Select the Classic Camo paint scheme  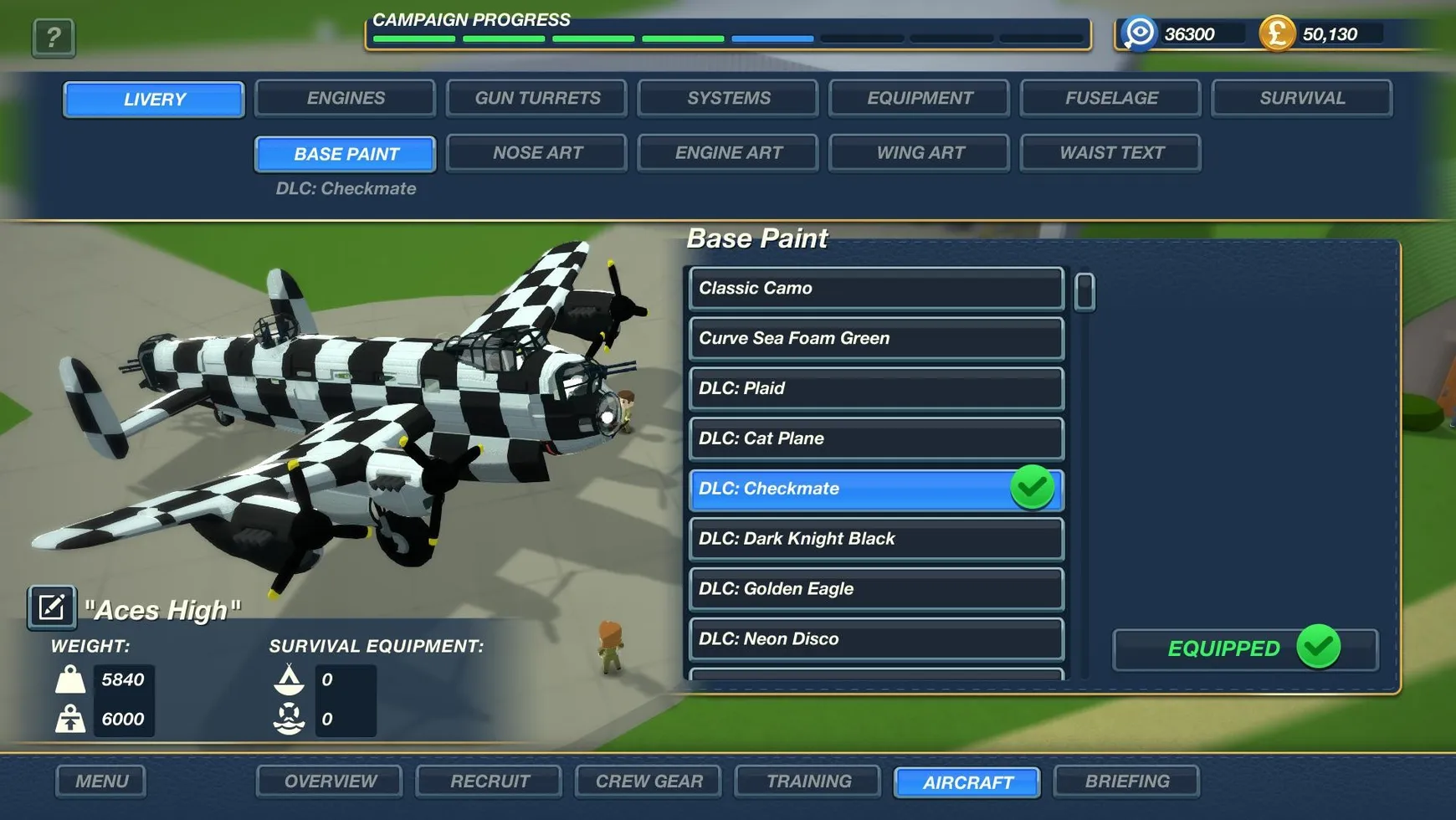(874, 288)
